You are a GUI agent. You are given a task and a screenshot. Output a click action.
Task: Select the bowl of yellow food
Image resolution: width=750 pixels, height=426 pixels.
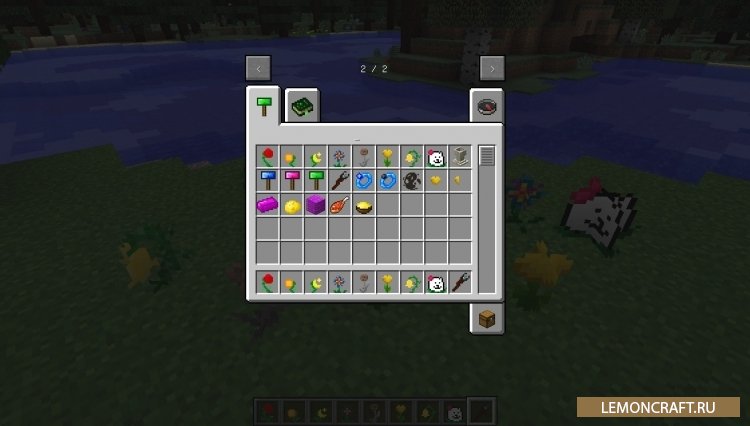click(x=363, y=205)
